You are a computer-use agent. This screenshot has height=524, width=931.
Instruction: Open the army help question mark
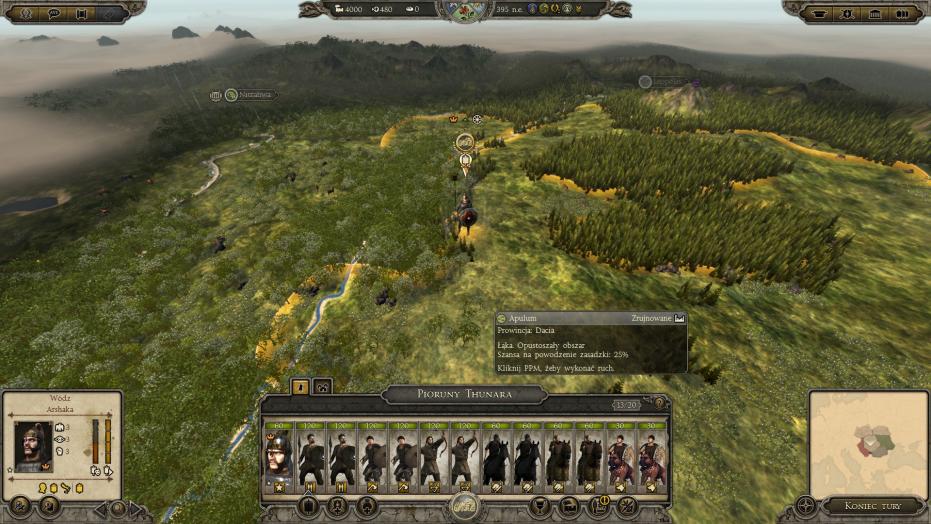(658, 403)
